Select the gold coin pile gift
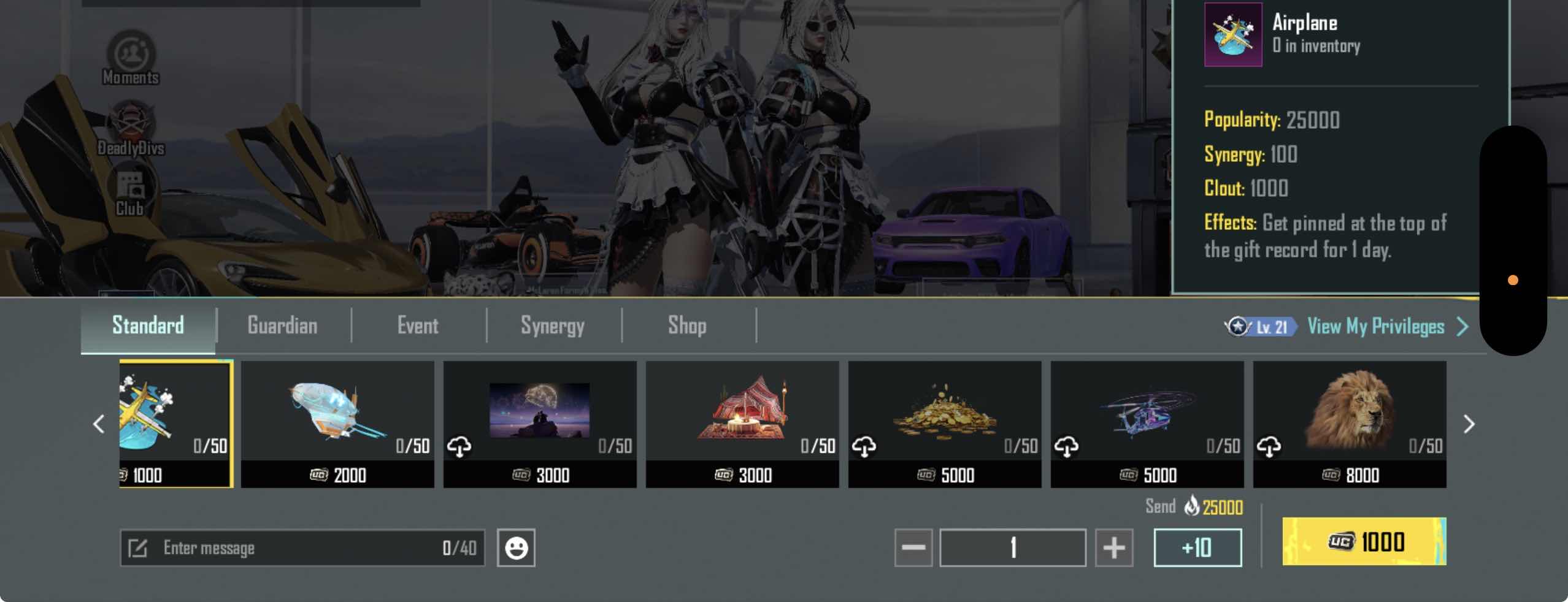Image resolution: width=1568 pixels, height=602 pixels. coord(945,423)
